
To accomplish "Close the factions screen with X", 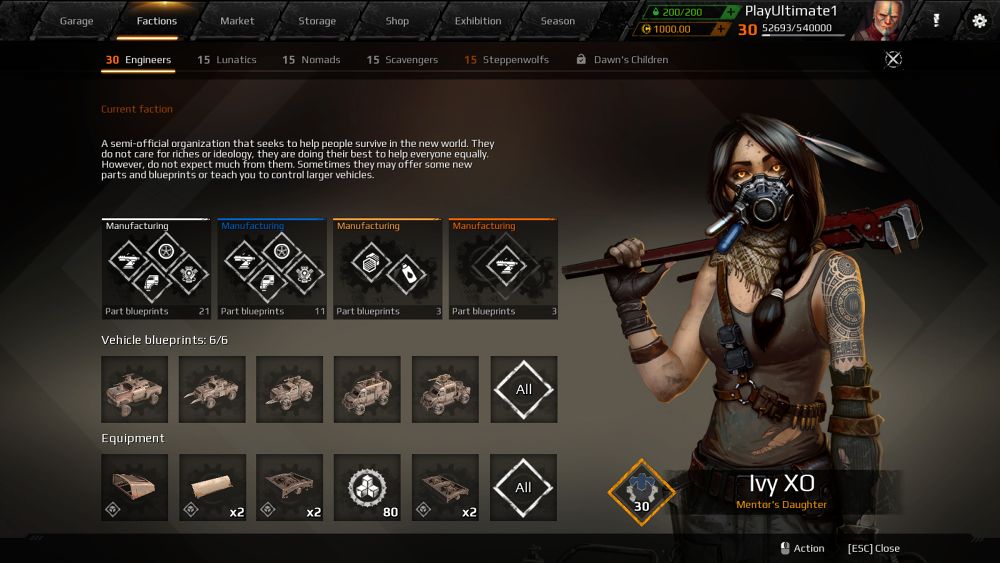I will (x=893, y=59).
